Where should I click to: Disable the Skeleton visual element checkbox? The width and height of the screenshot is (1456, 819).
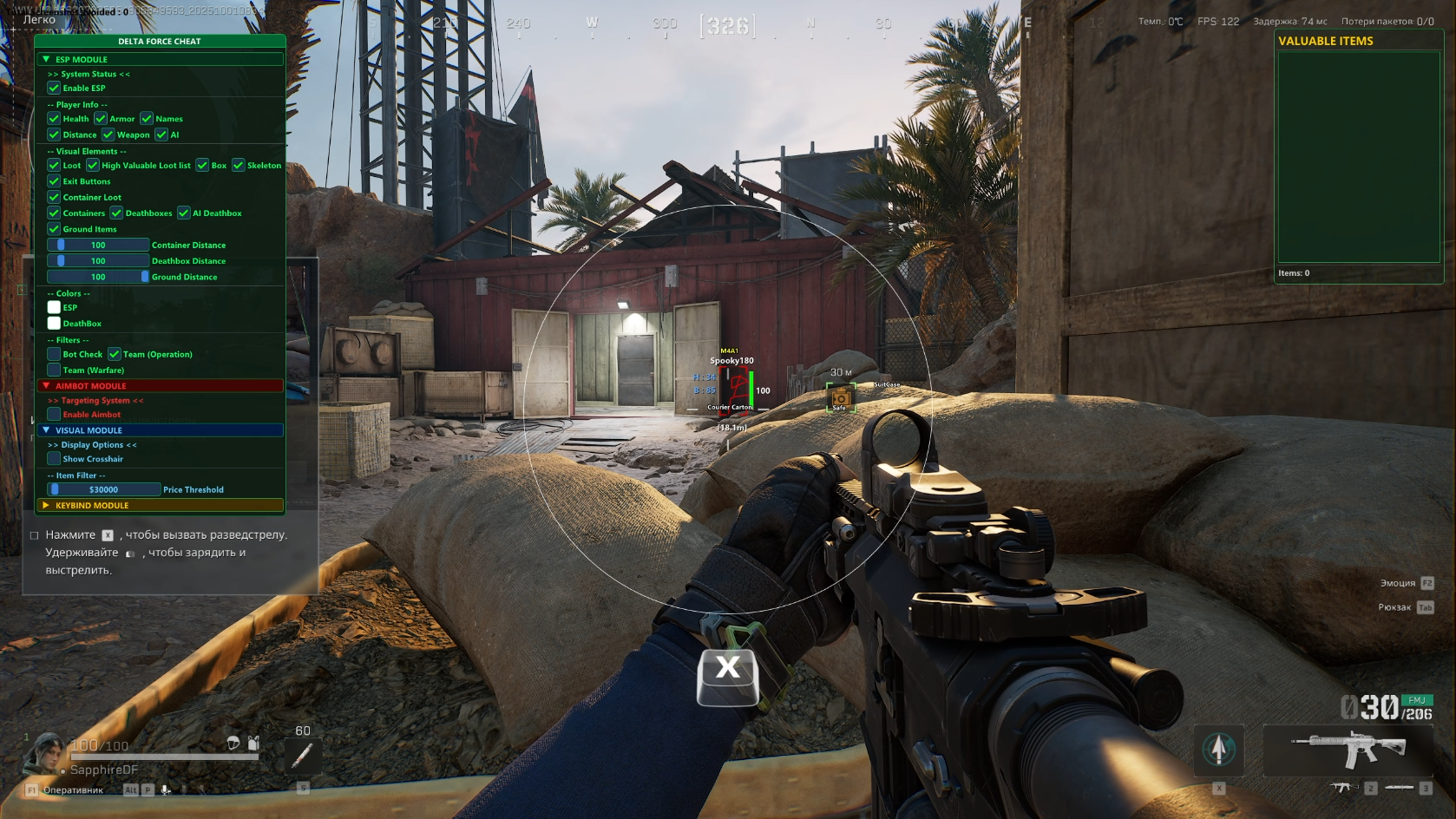(239, 166)
